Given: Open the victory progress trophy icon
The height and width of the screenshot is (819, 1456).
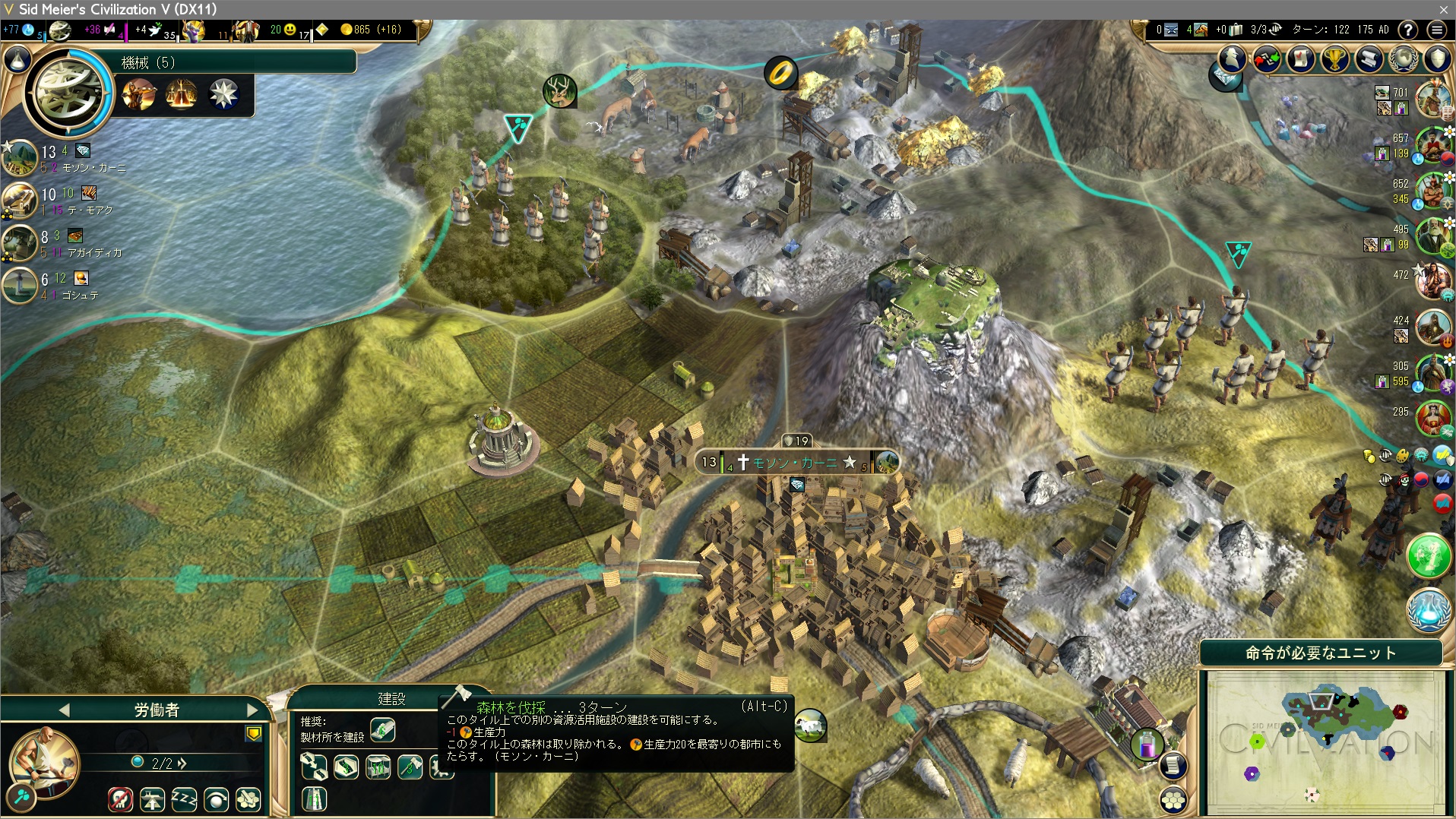Looking at the screenshot, I should (1335, 58).
